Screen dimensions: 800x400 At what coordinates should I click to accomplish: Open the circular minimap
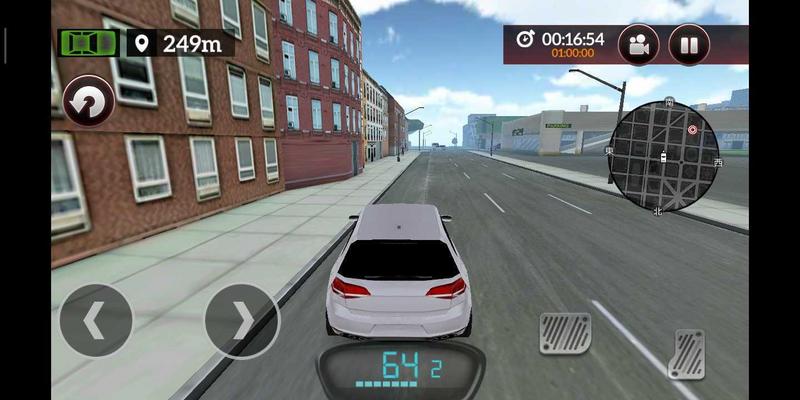coord(664,155)
